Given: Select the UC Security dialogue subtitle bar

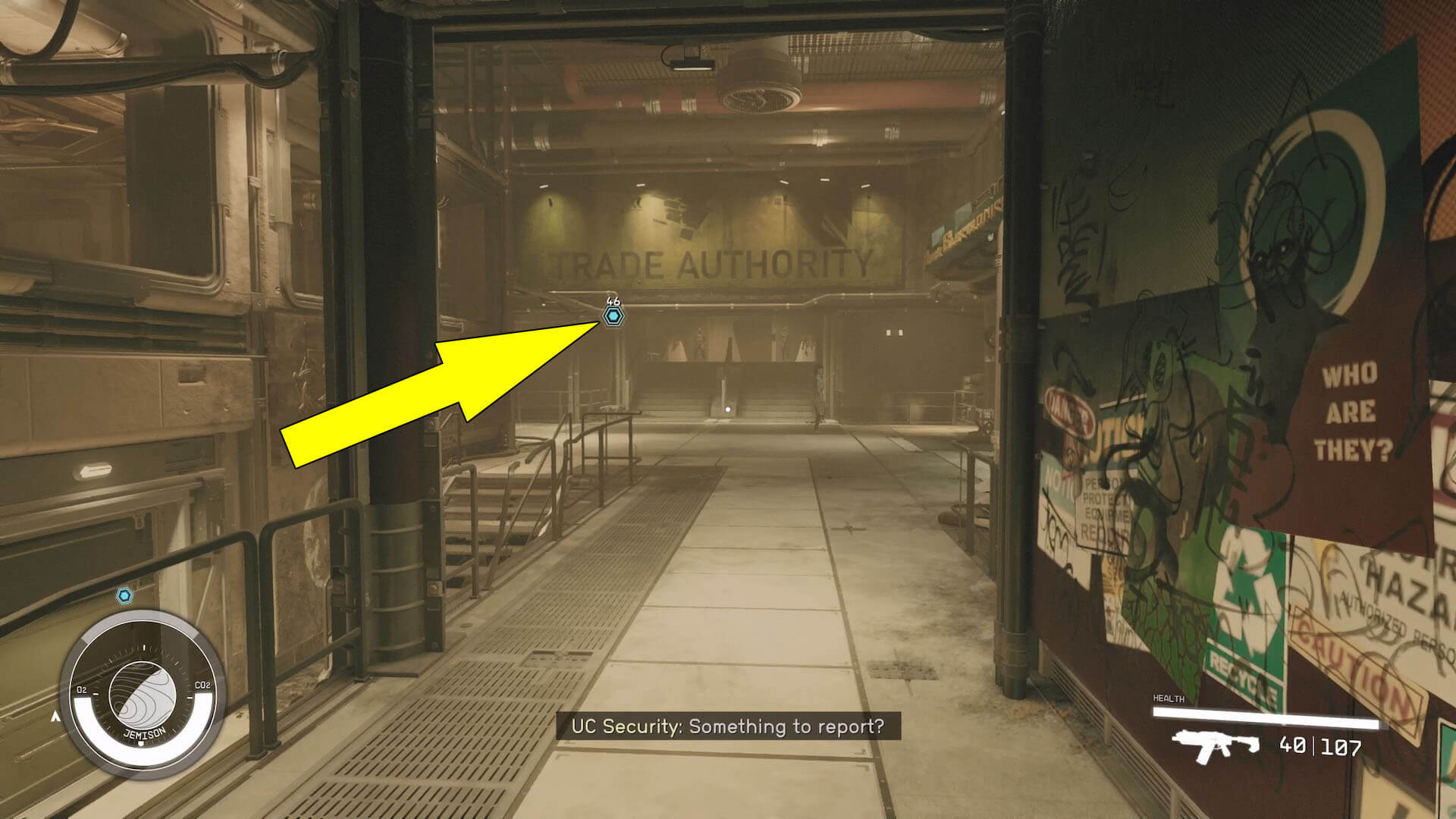Looking at the screenshot, I should (728, 726).
